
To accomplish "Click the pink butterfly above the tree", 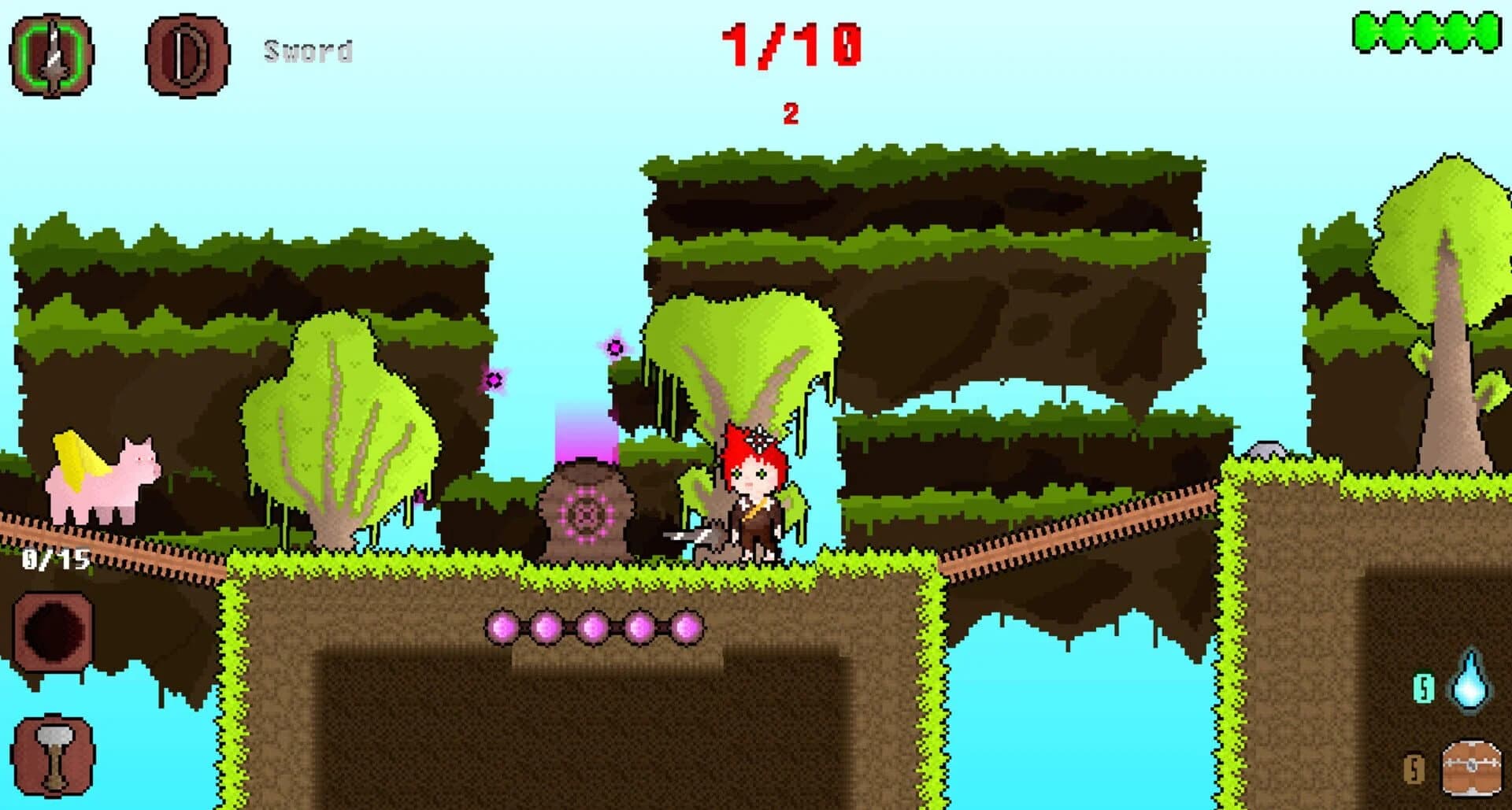I will 613,348.
